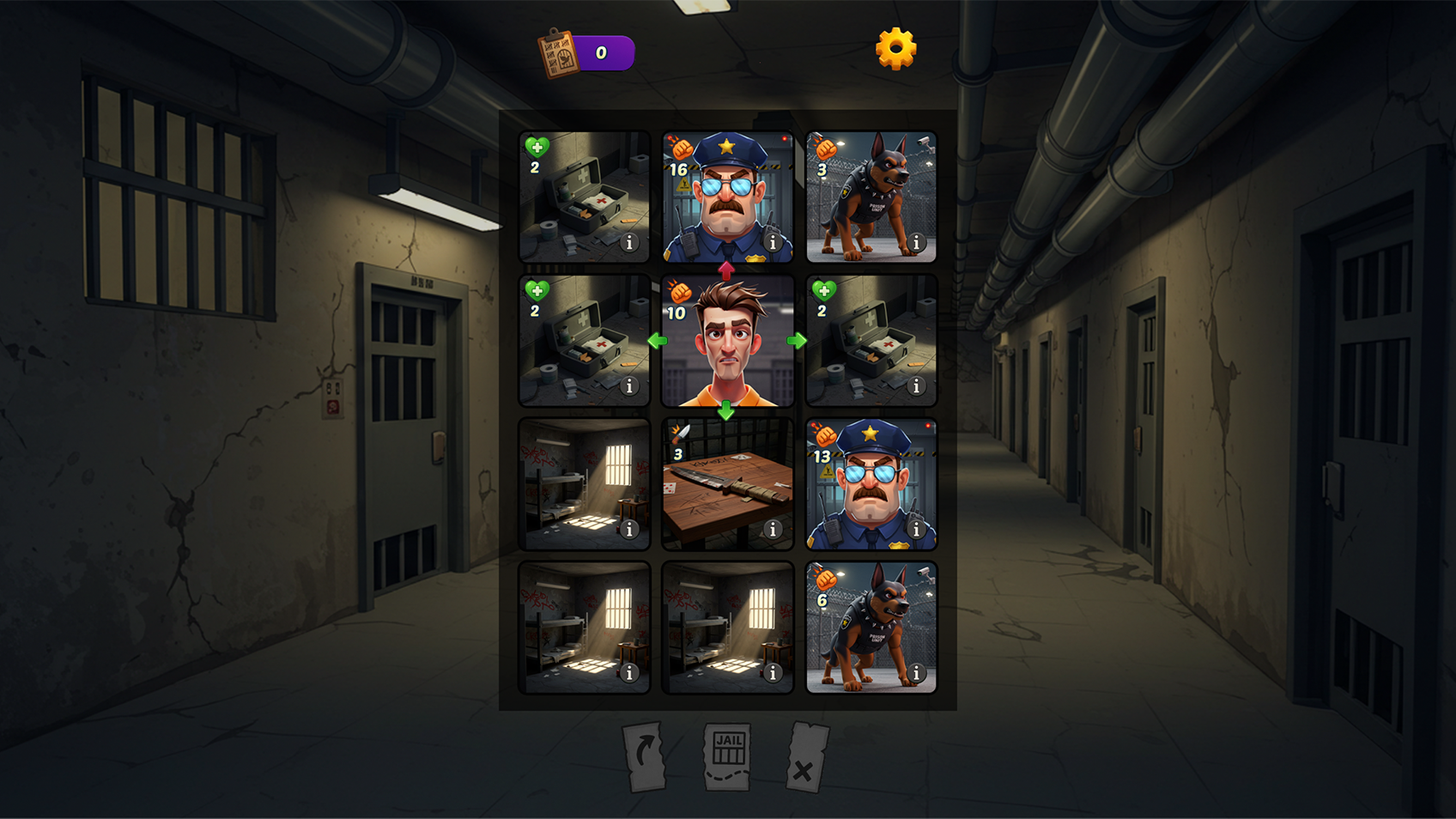Show info for the 13-strength guard card
This screenshot has width=1456, height=819.
(916, 530)
